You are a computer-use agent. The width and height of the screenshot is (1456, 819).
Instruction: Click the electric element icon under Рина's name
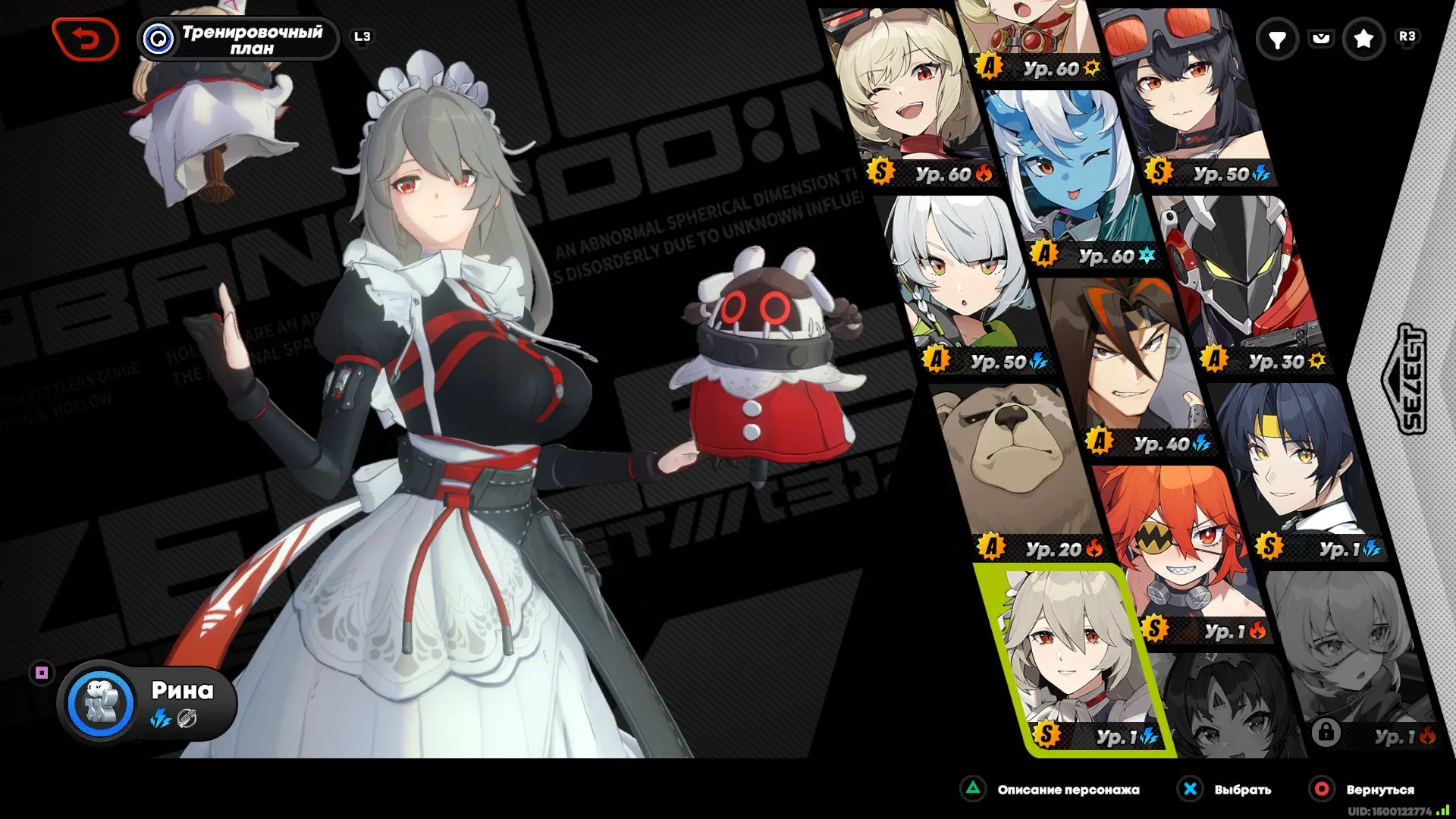click(160, 719)
